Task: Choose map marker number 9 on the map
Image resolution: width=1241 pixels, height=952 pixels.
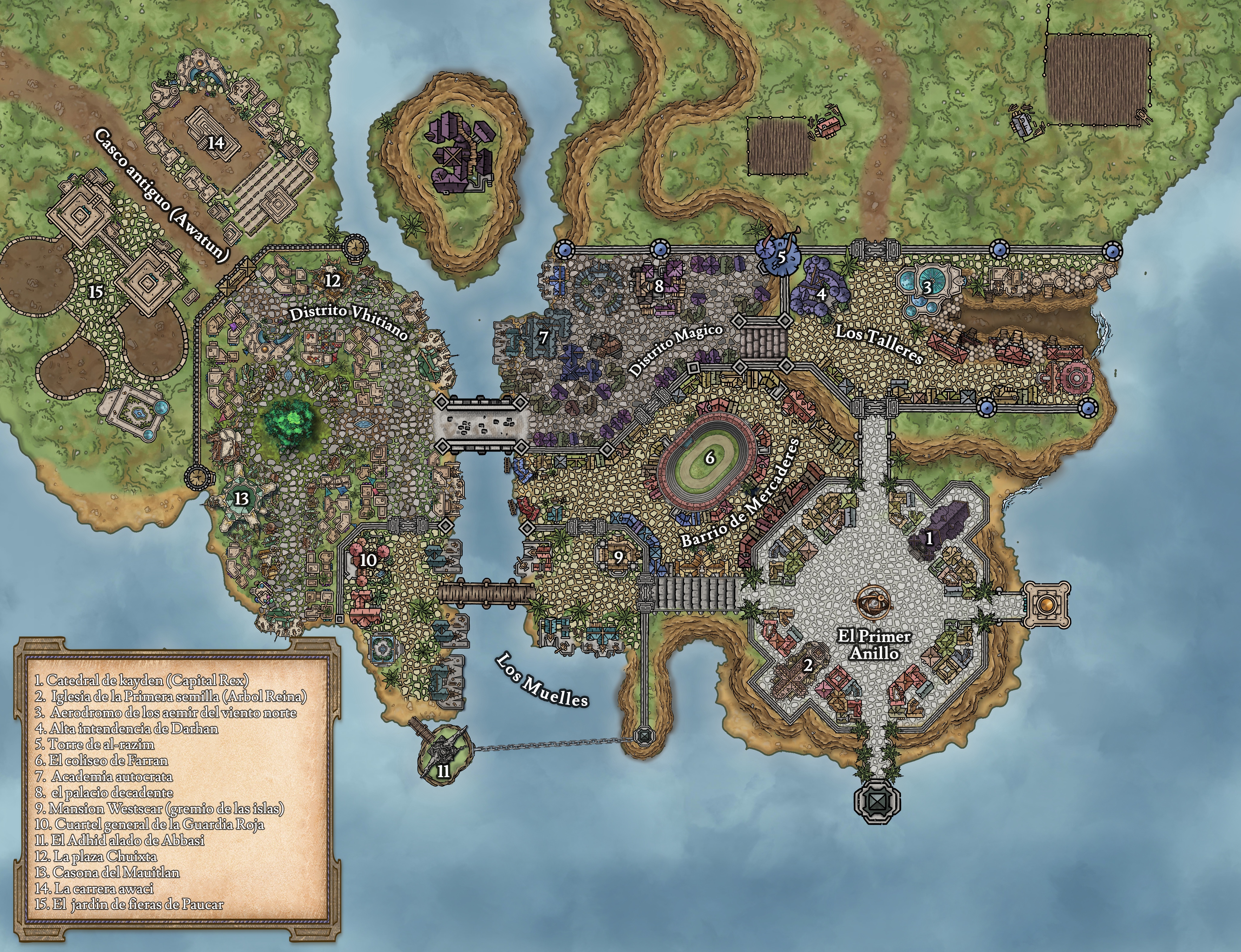Action: tap(618, 557)
